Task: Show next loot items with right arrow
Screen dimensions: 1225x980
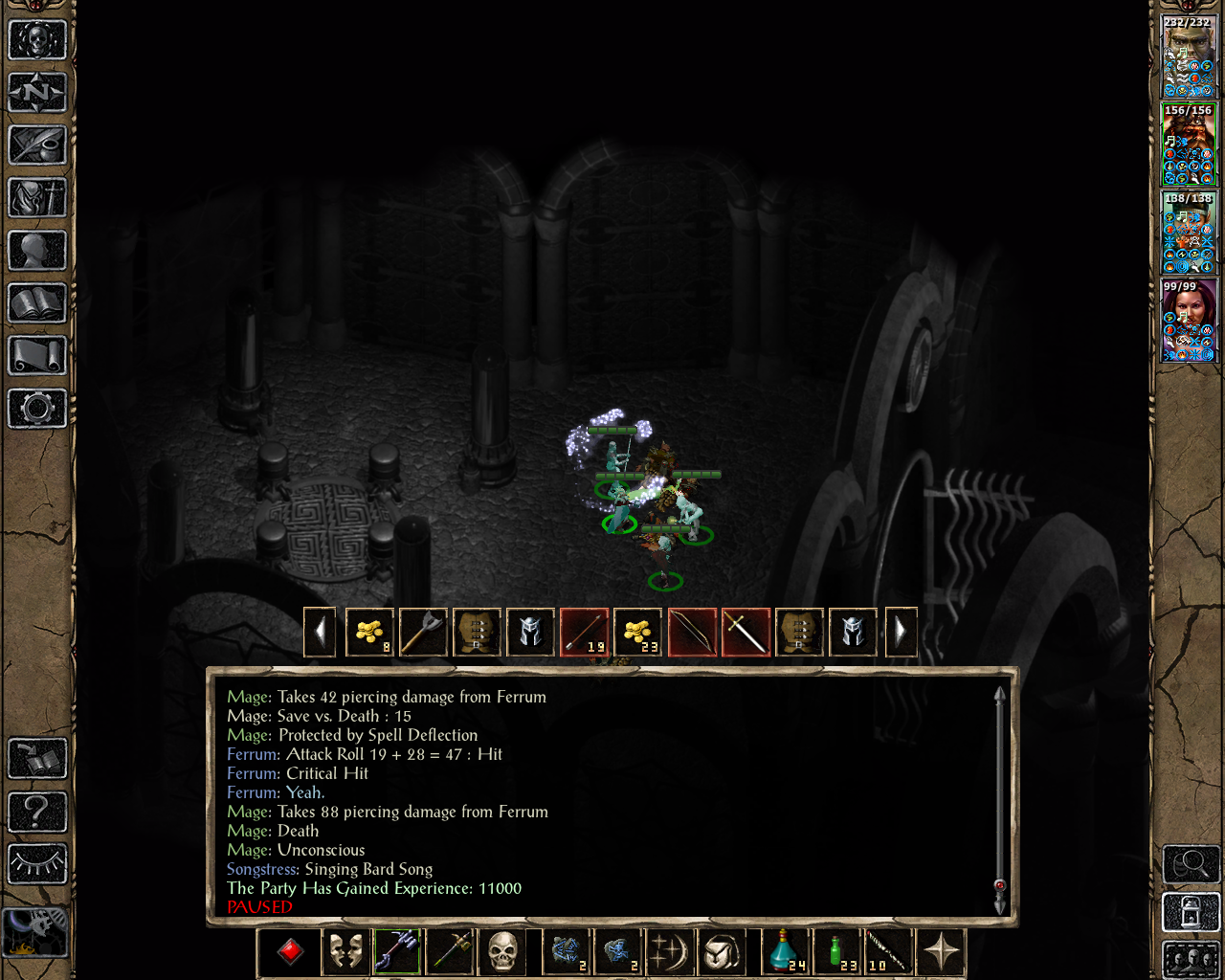Action: [901, 632]
